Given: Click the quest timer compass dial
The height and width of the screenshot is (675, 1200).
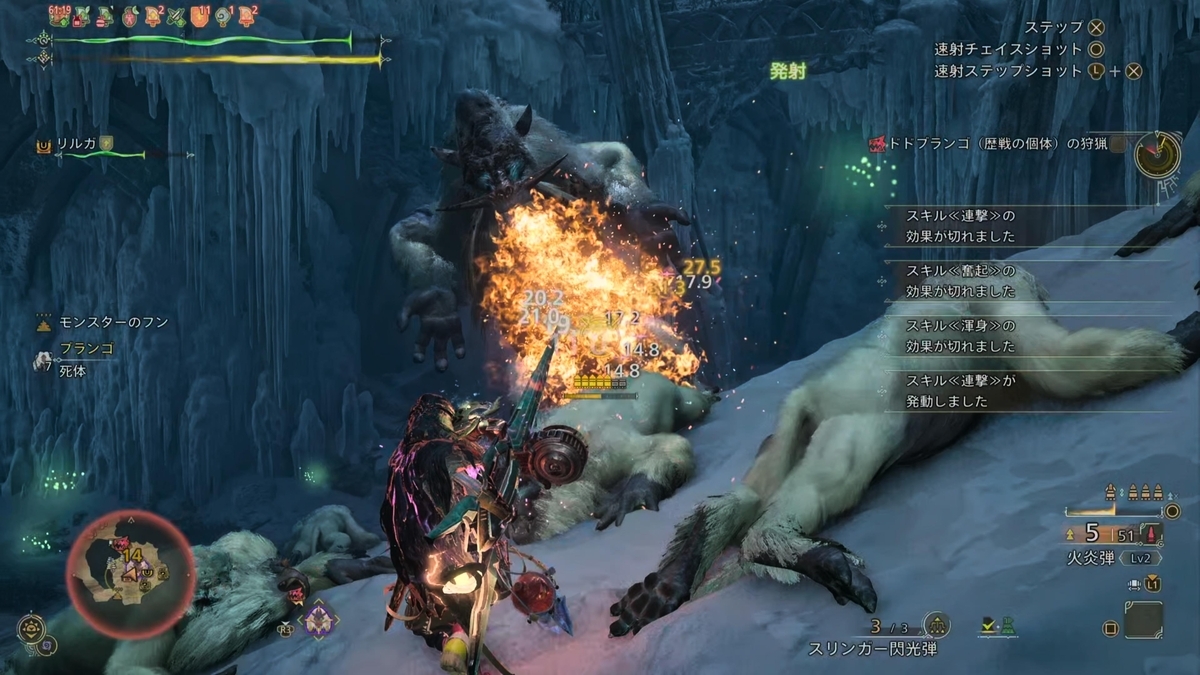Looking at the screenshot, I should (1158, 154).
